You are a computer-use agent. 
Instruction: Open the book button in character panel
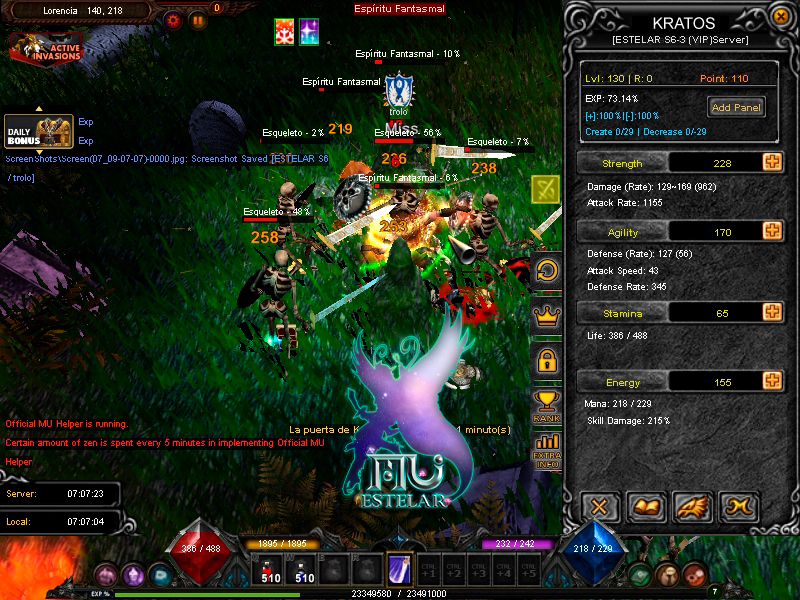click(x=647, y=507)
